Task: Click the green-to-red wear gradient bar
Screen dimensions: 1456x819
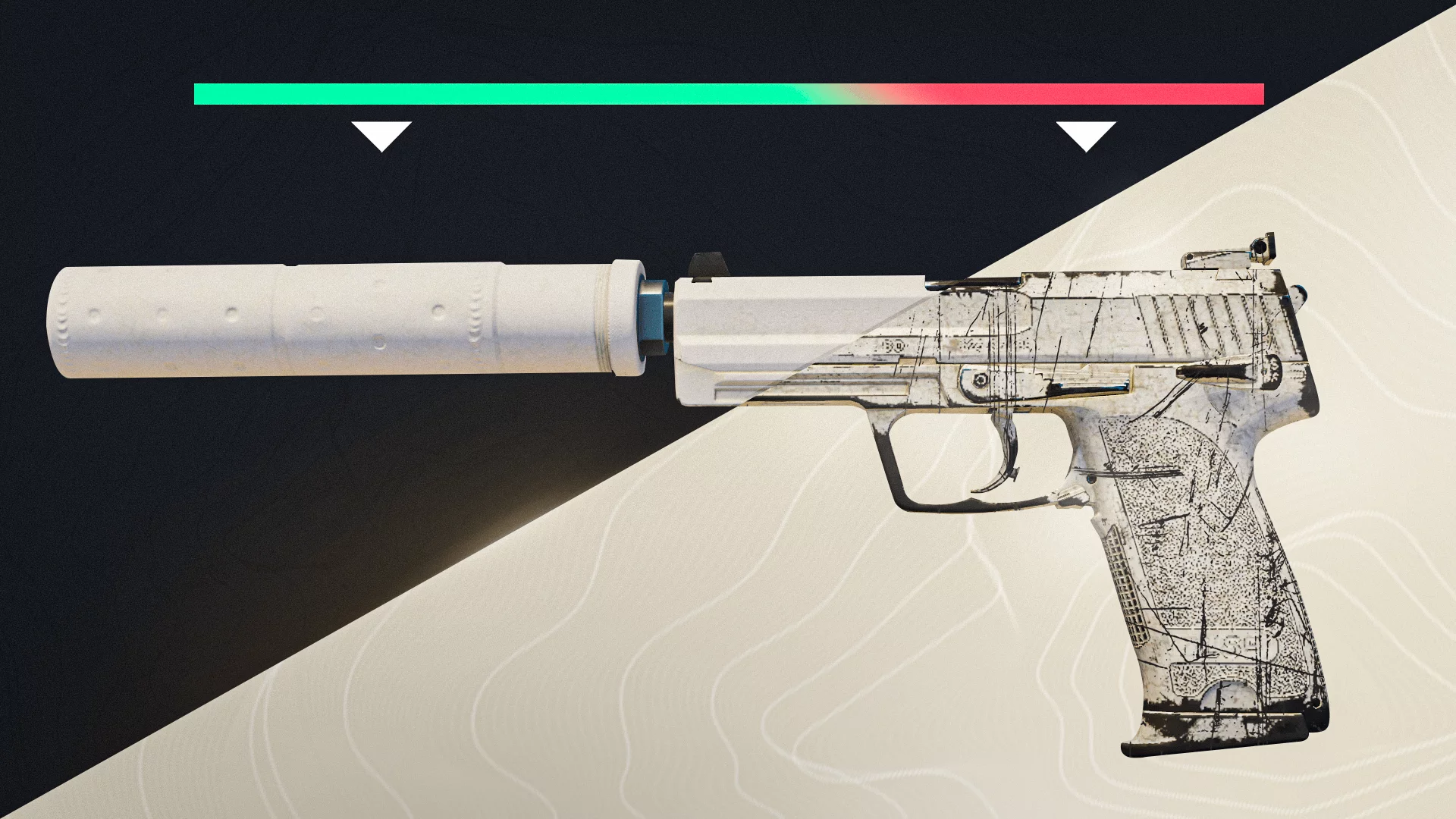Action: (x=728, y=94)
